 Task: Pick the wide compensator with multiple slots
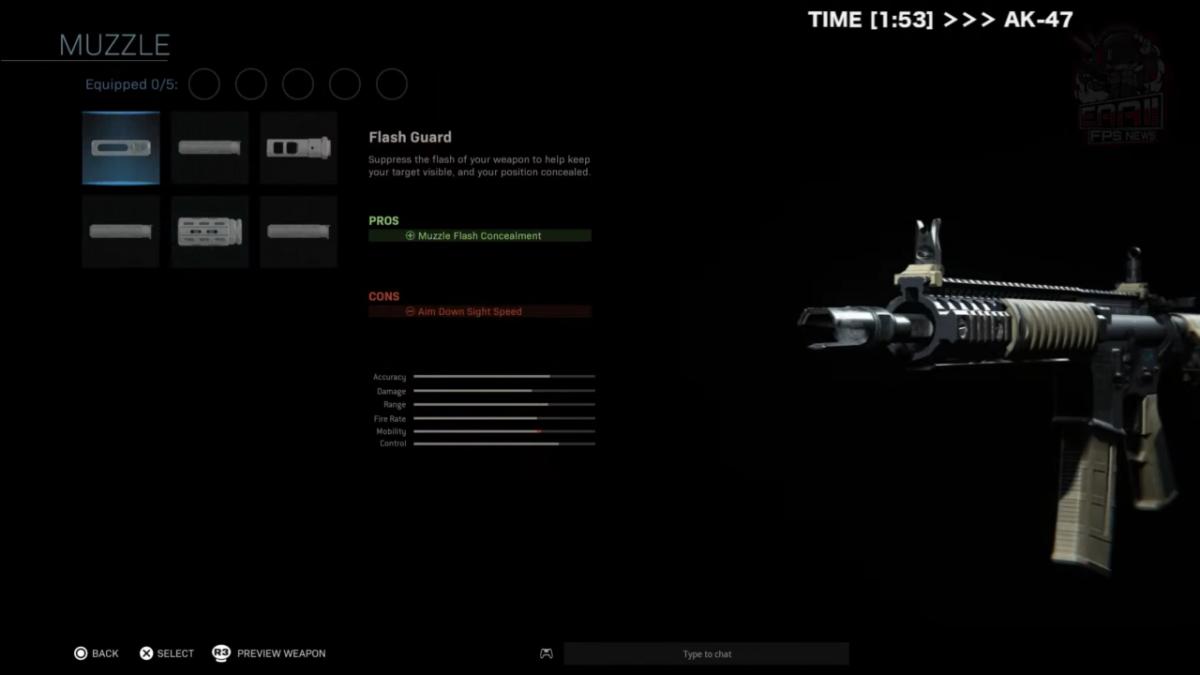click(209, 232)
